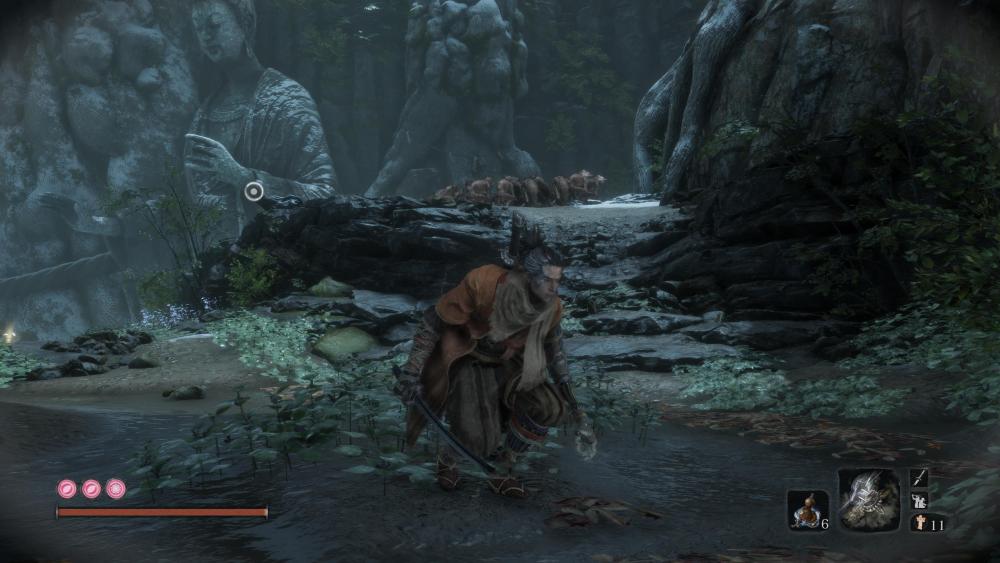Select the Healing Gourd quick item slot
Viewport: 1000px width, 563px height.
coord(806,509)
